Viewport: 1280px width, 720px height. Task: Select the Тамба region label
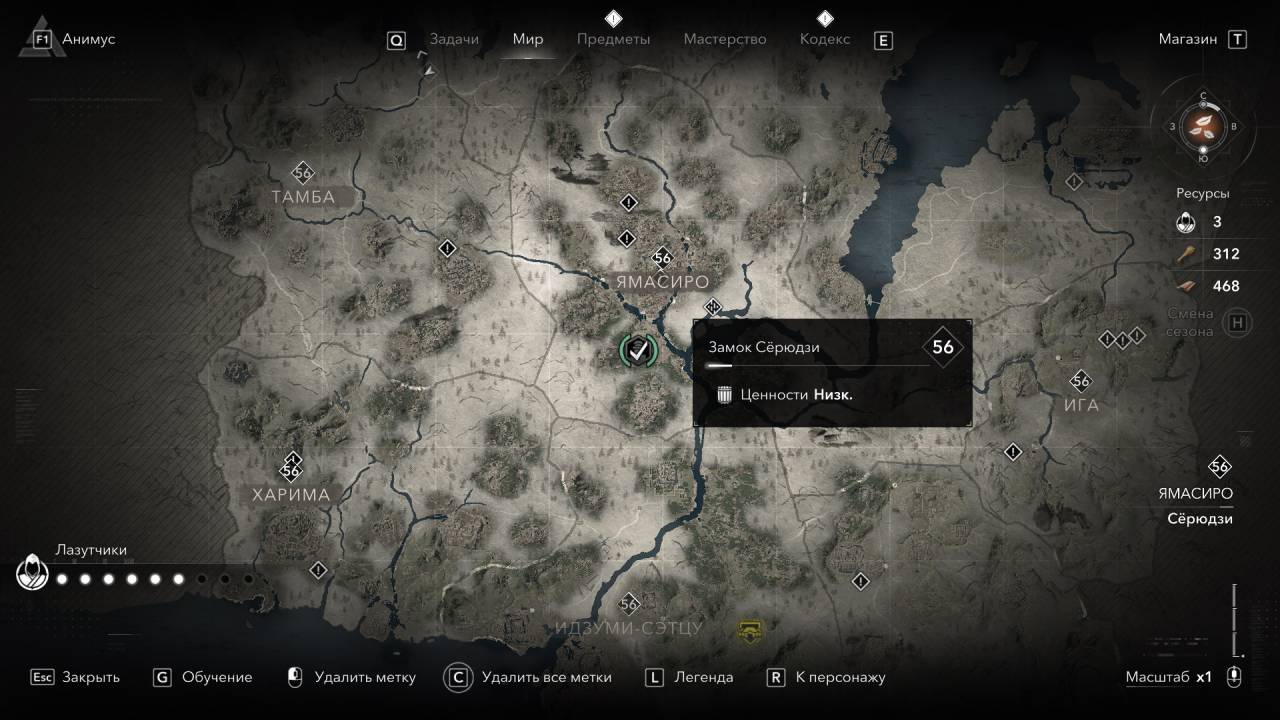[303, 197]
